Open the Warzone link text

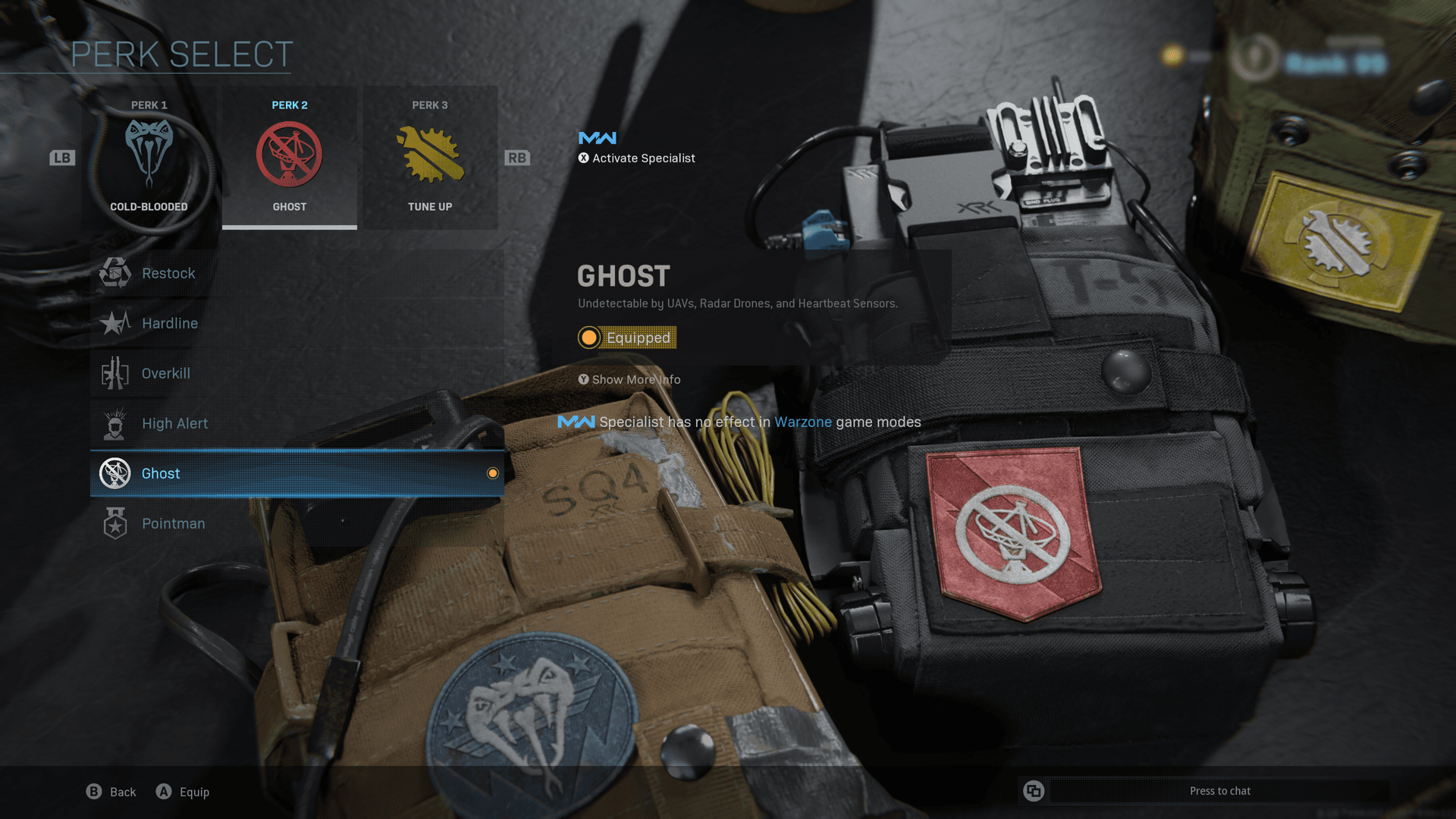pyautogui.click(x=803, y=422)
